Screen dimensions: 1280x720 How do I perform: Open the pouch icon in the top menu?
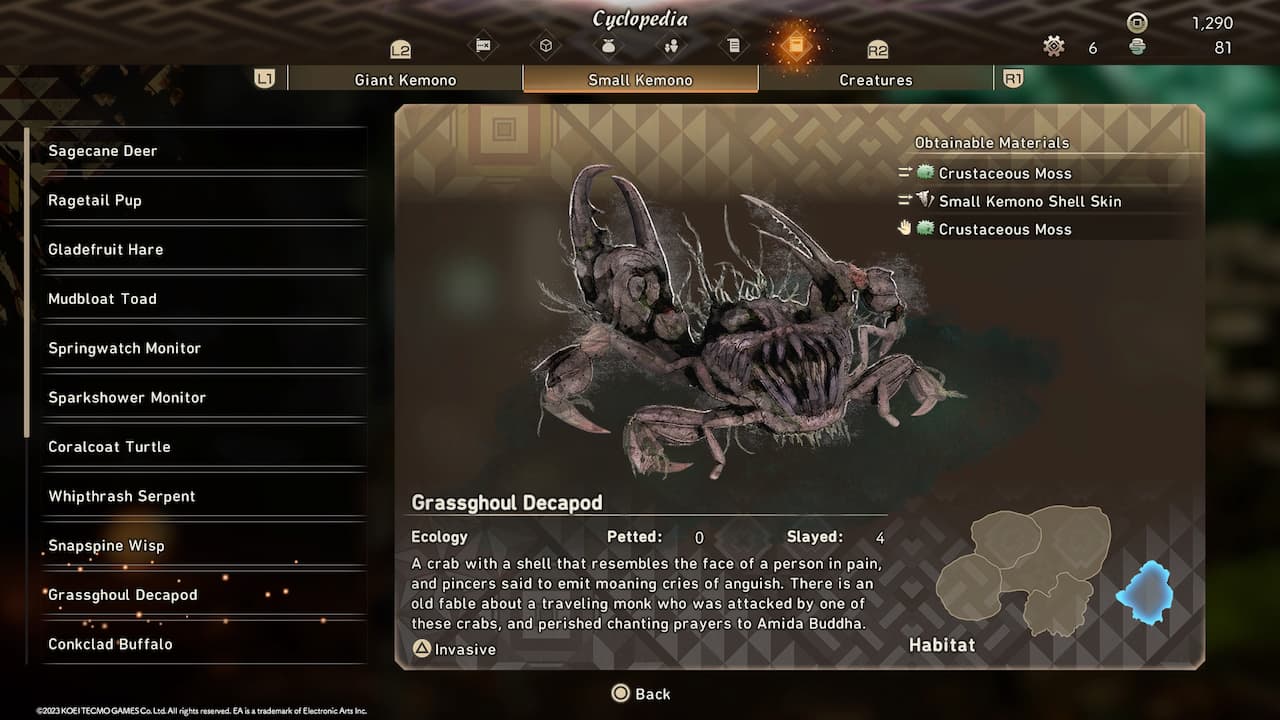coord(609,45)
